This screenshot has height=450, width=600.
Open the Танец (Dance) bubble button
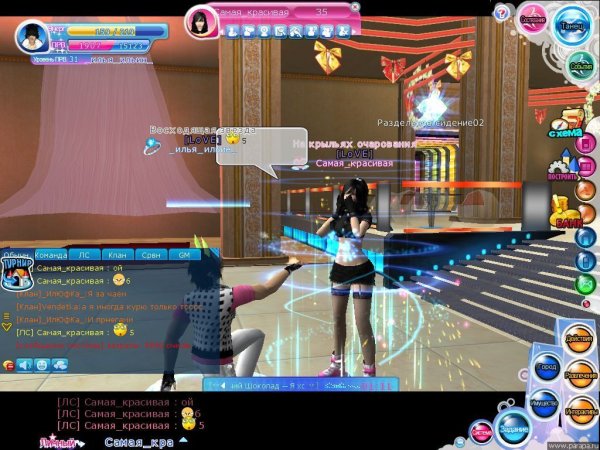pyautogui.click(x=573, y=26)
